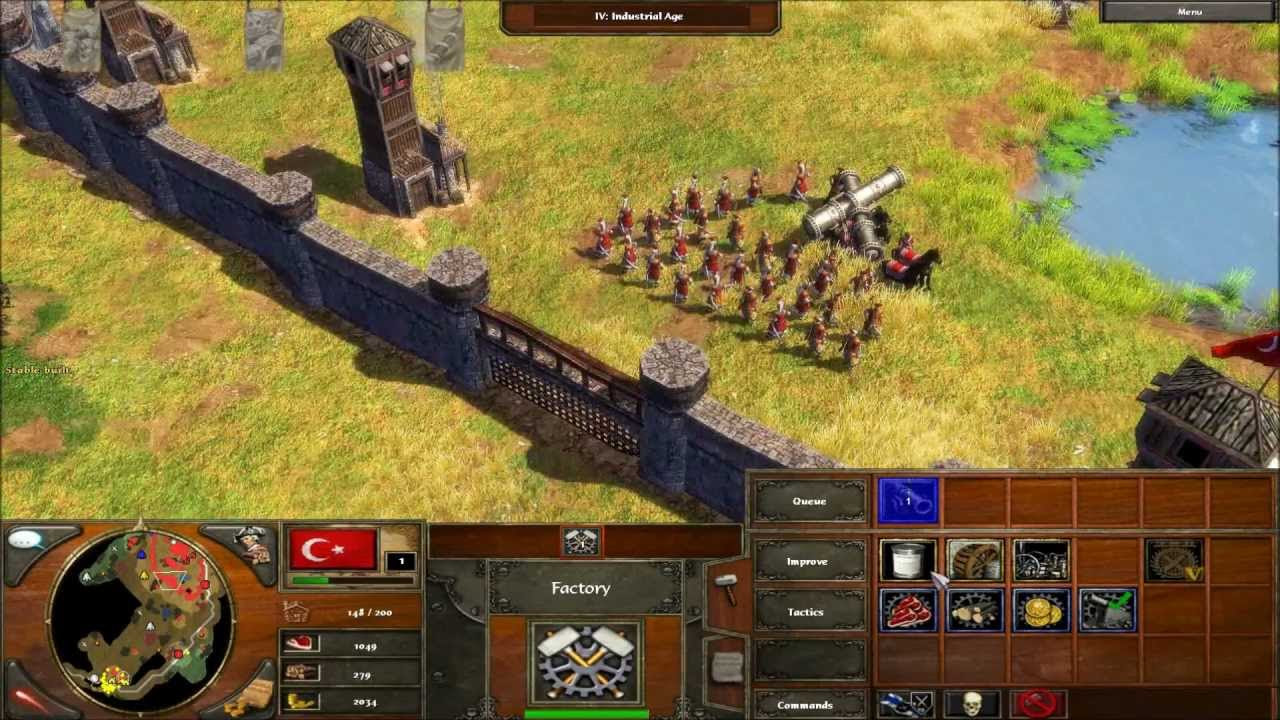Switch Factory tactic to wood production
Image resolution: width=1280 pixels, height=720 pixels.
point(975,609)
